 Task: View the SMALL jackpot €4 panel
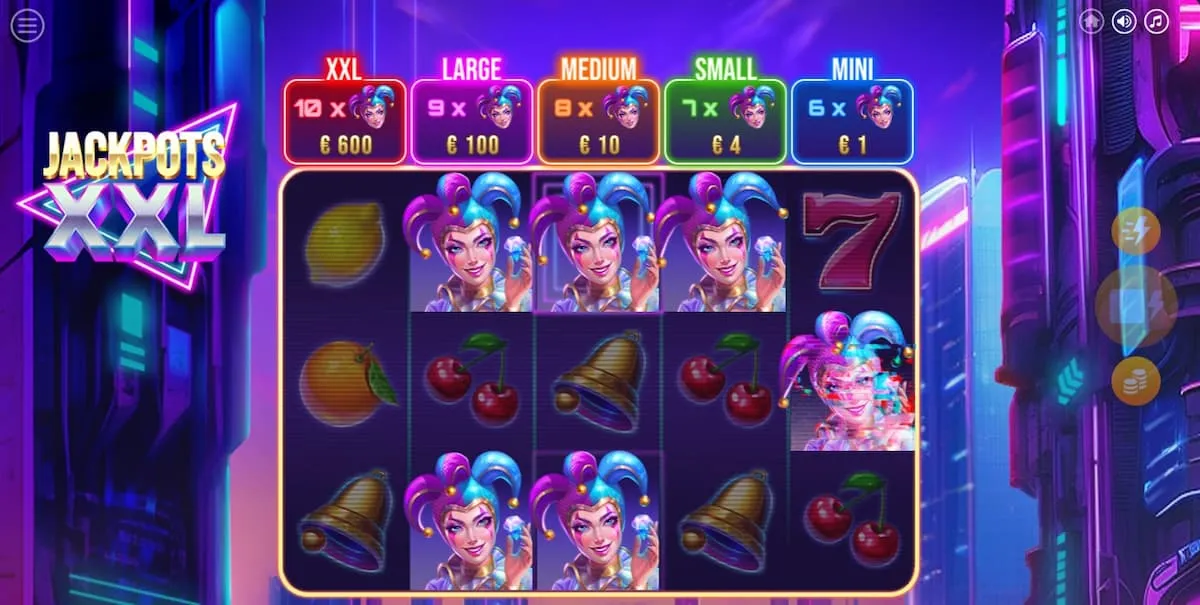click(726, 121)
